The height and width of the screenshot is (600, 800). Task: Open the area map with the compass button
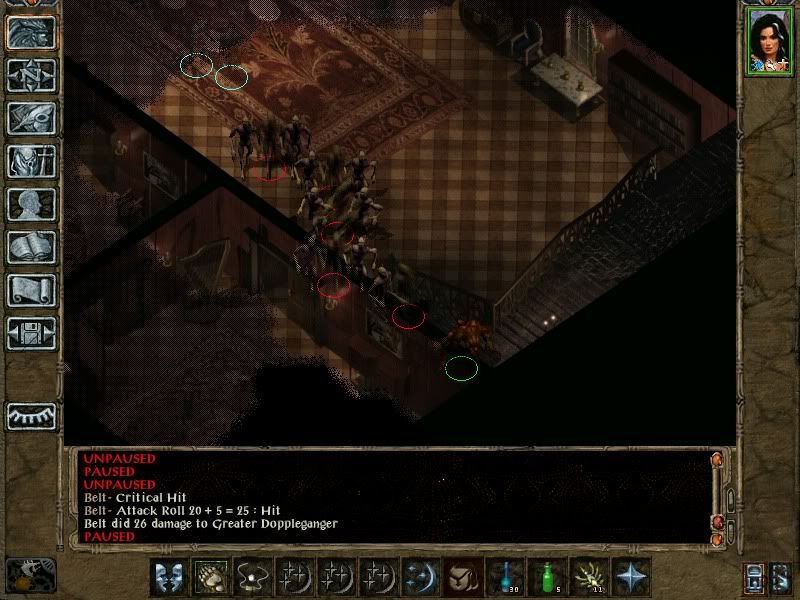click(31, 76)
